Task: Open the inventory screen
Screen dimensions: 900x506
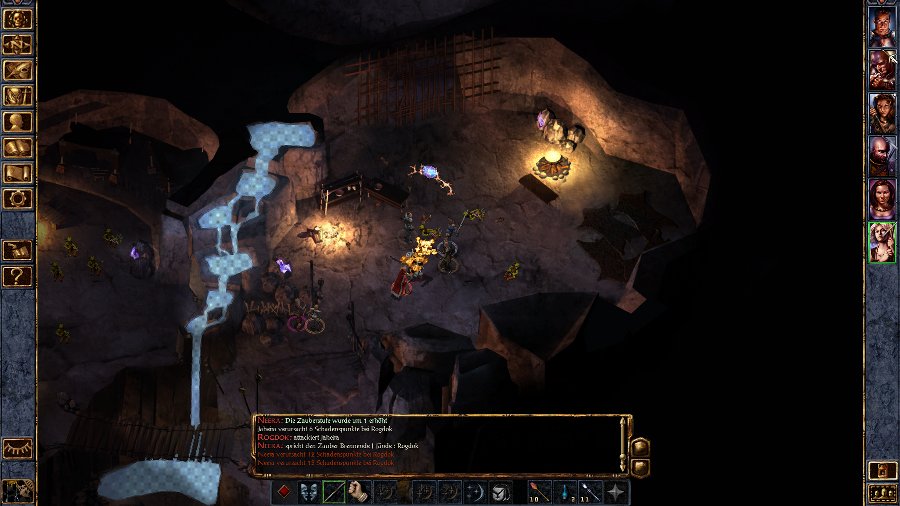Action: coord(18,96)
